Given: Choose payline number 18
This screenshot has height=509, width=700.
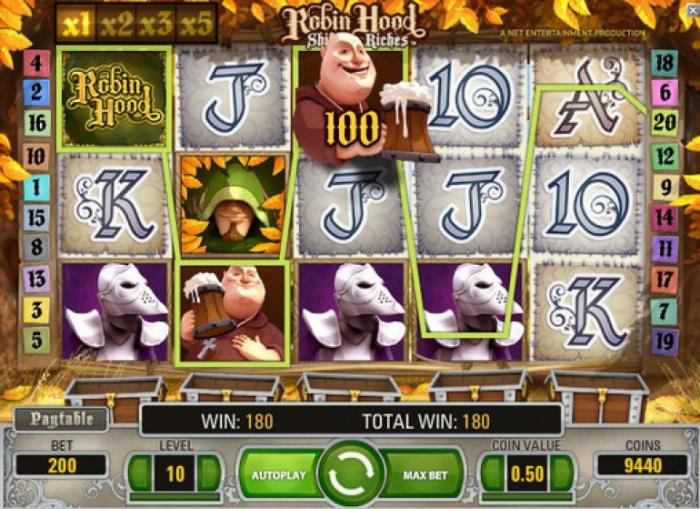Looking at the screenshot, I should click(664, 62).
